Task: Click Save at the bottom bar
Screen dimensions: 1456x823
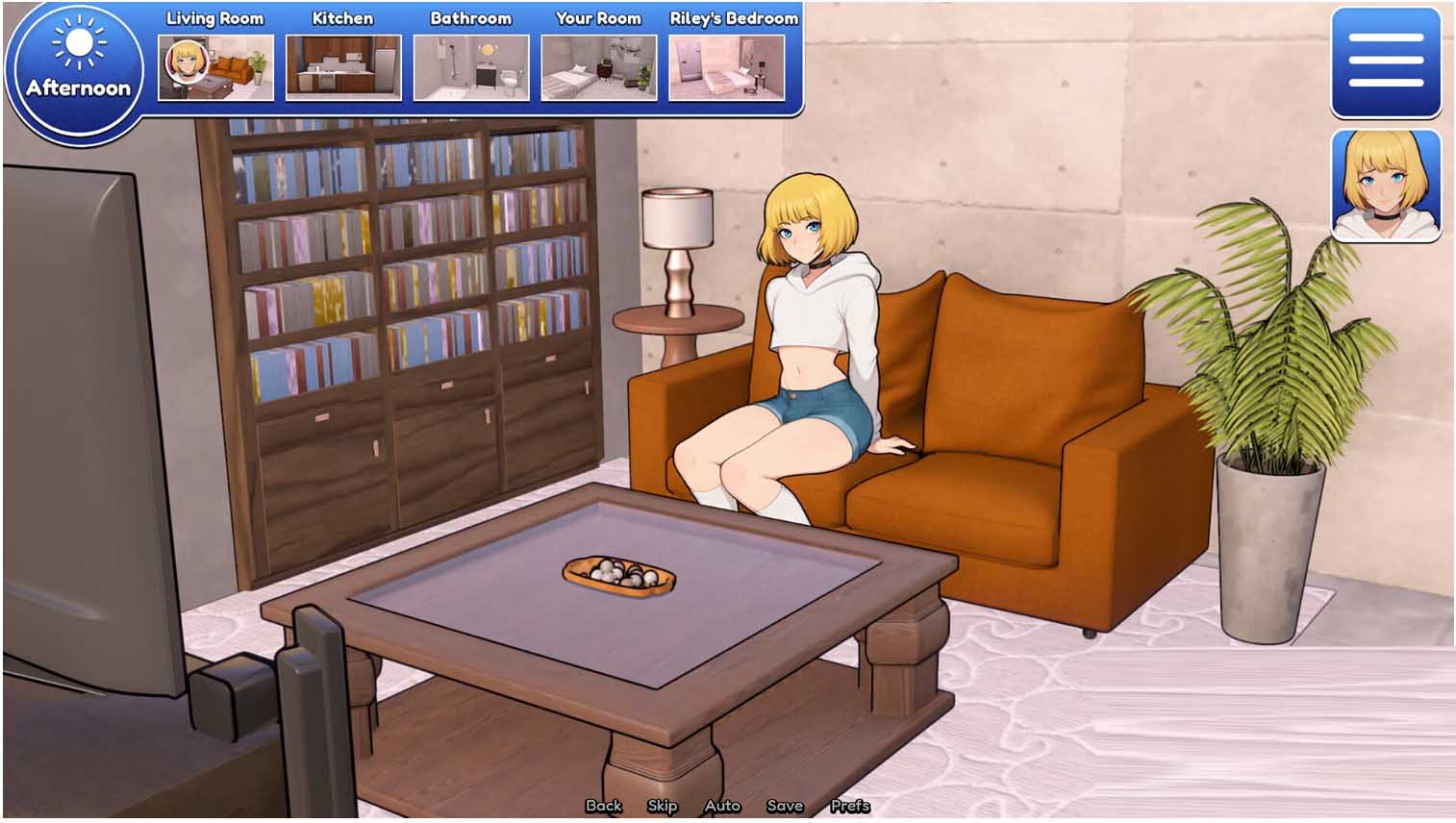Action: click(785, 806)
